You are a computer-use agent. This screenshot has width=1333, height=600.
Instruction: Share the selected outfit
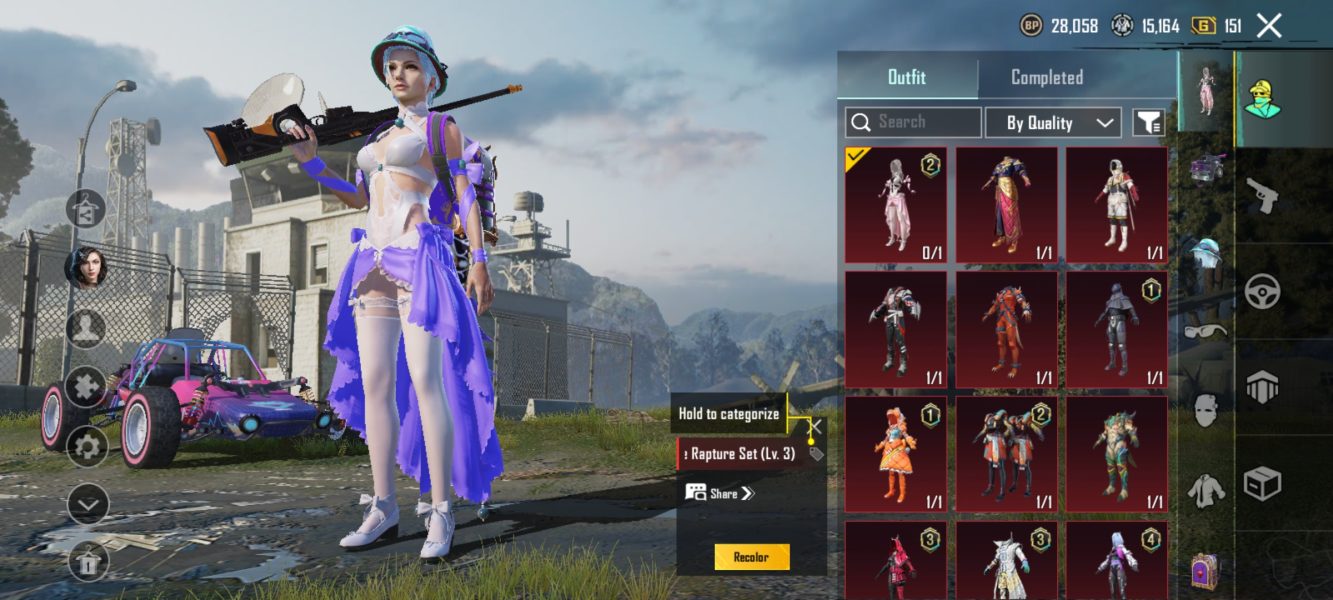click(x=720, y=493)
